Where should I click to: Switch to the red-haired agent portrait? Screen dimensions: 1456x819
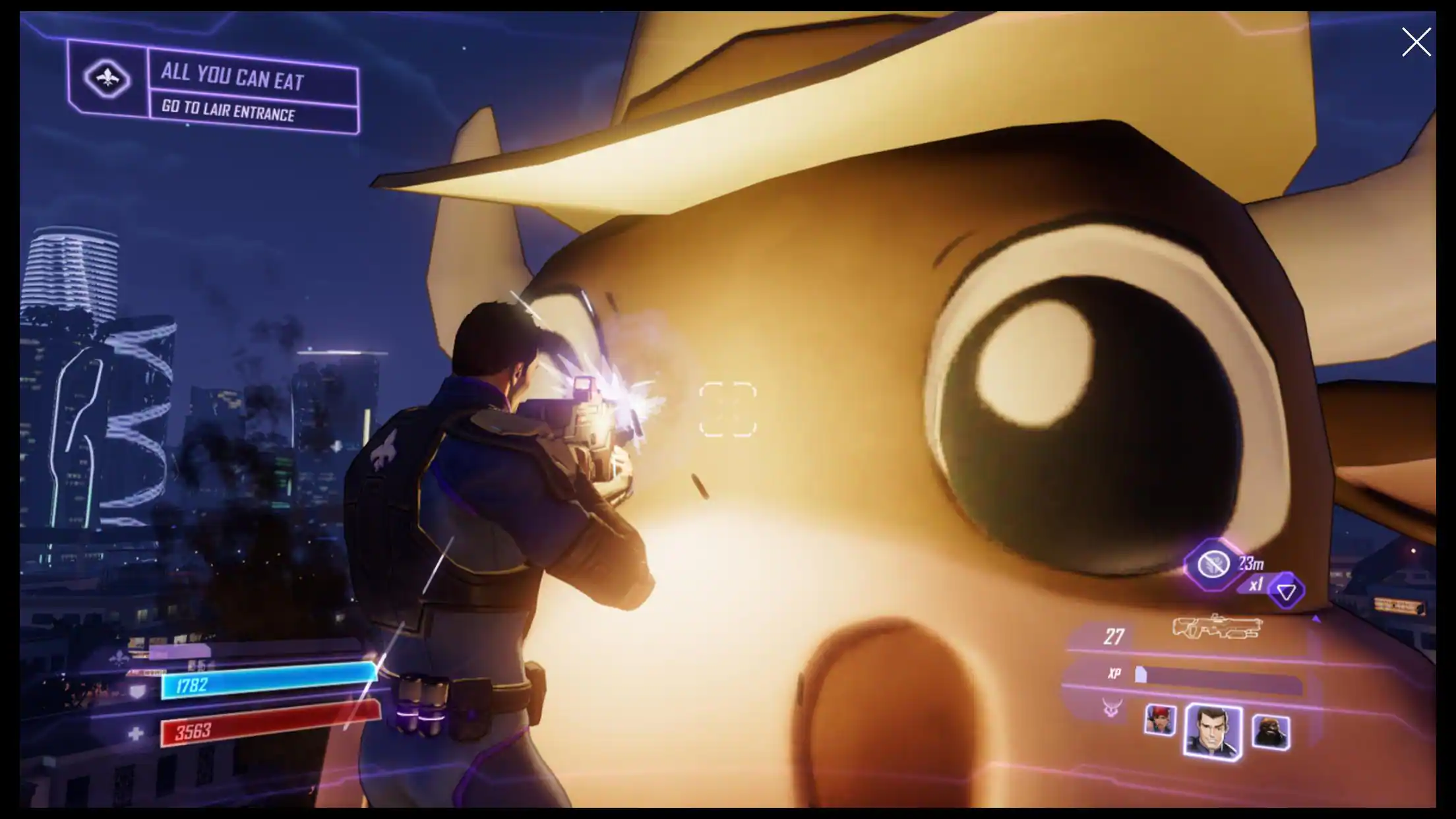point(1160,719)
